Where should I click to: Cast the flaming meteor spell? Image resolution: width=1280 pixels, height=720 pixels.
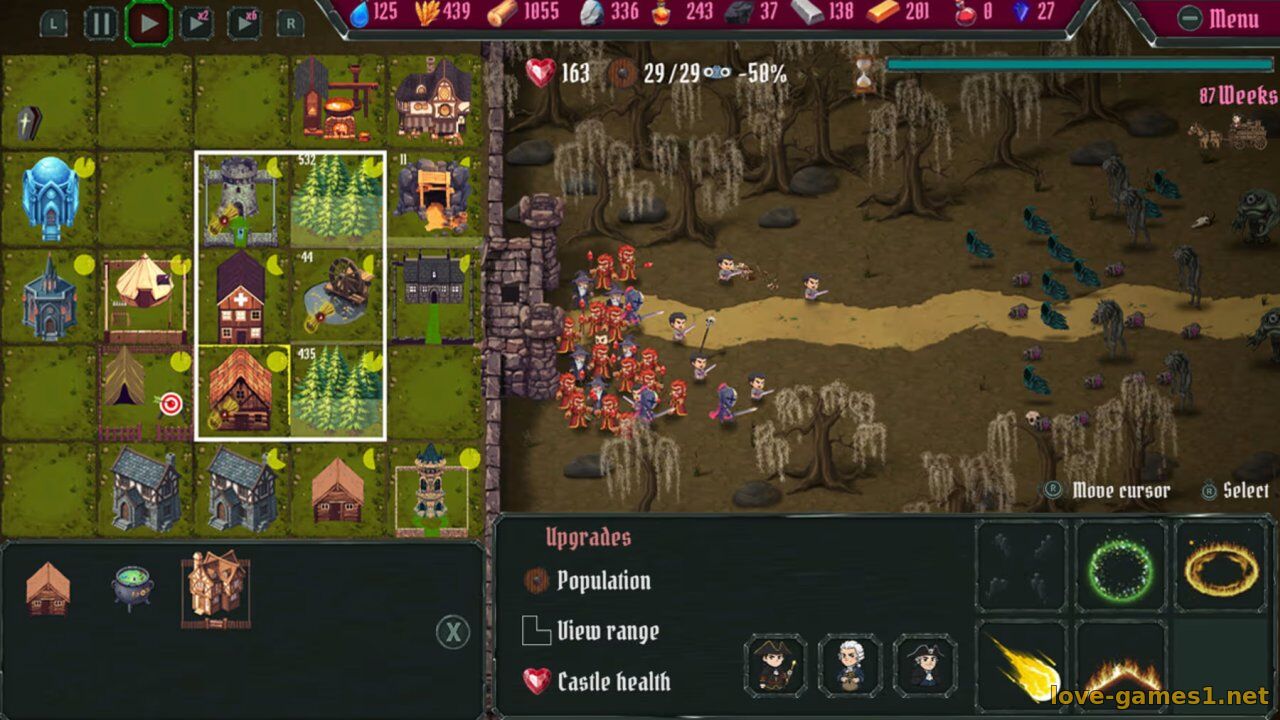tap(1021, 667)
